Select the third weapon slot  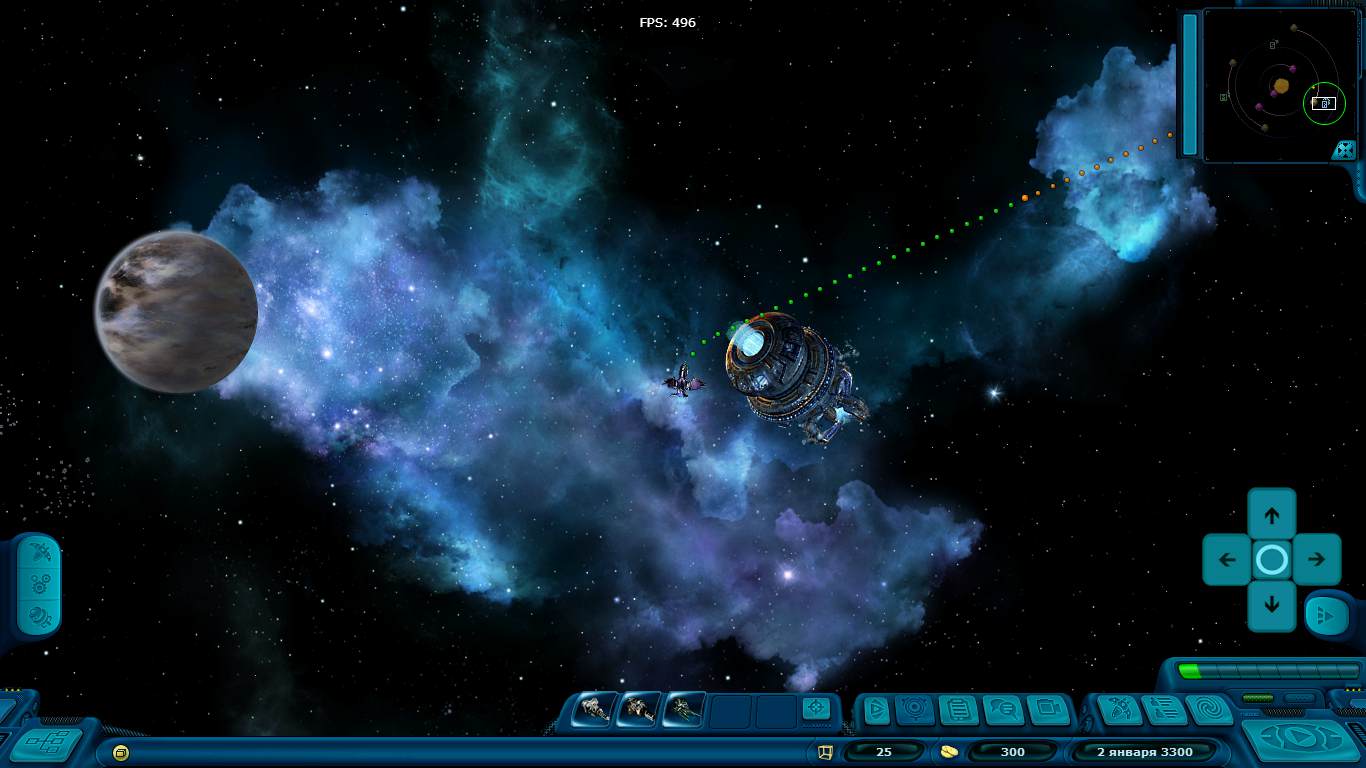pos(683,710)
